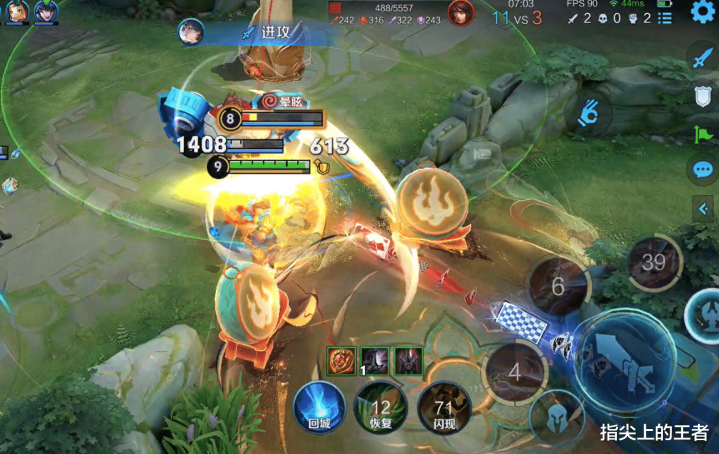Collapse the side panel with the arrow button
Image resolution: width=719 pixels, height=454 pixels.
coord(702,207)
